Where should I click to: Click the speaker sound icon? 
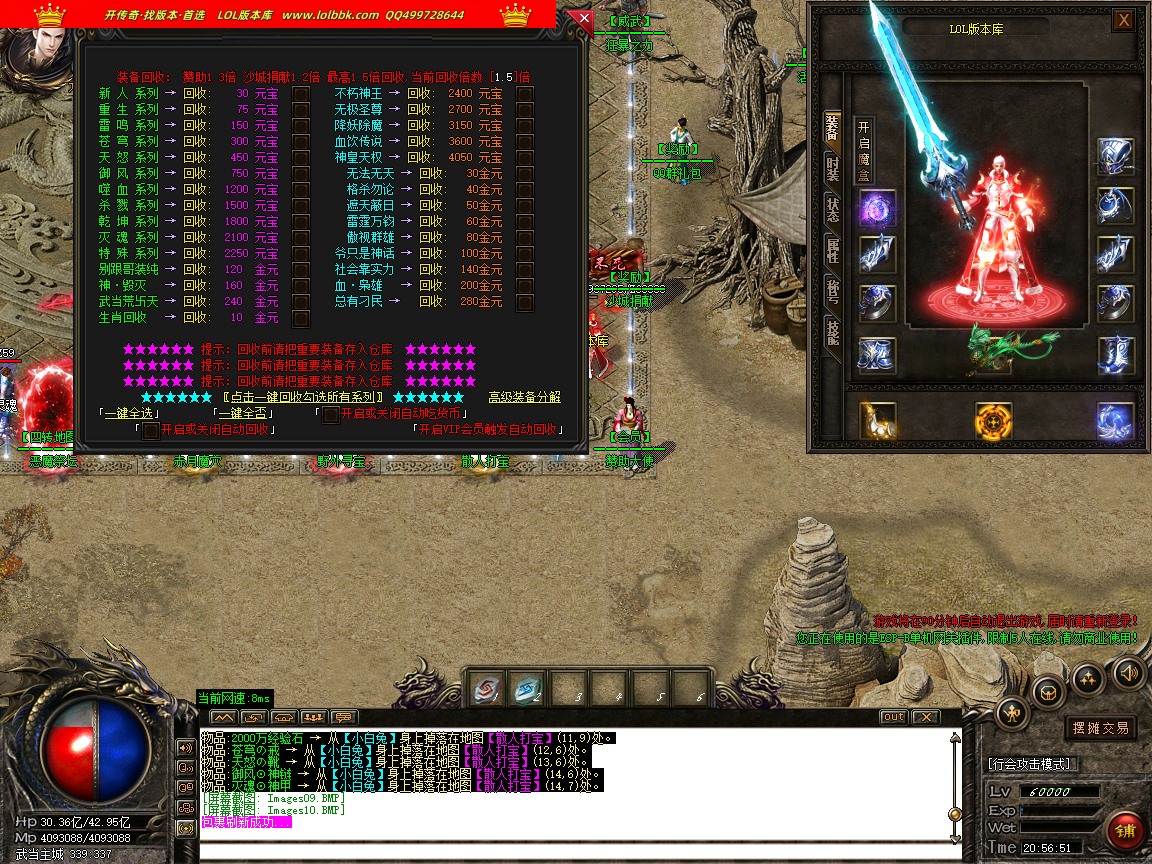1128,672
